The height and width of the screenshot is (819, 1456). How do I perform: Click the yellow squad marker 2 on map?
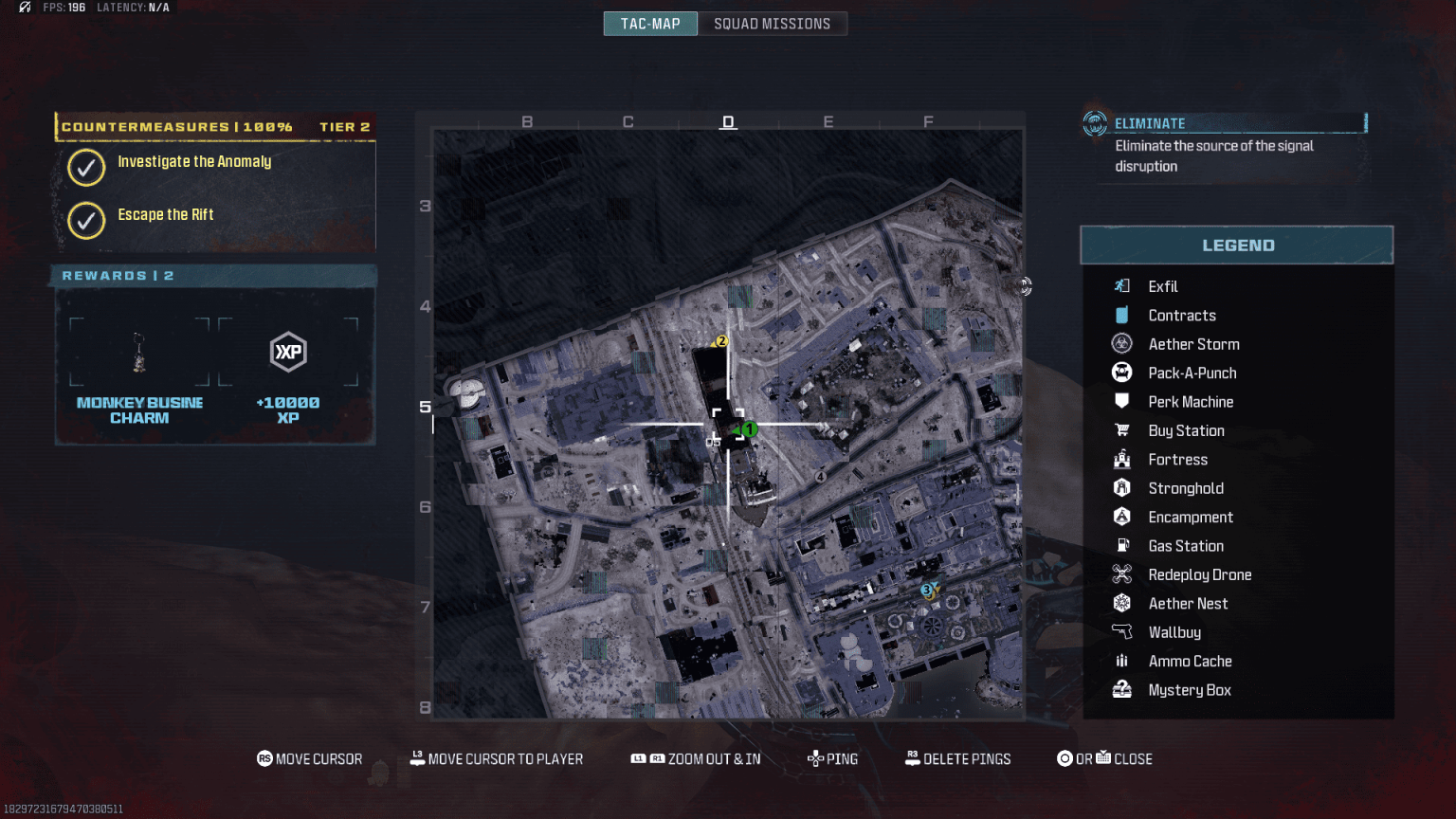click(721, 341)
